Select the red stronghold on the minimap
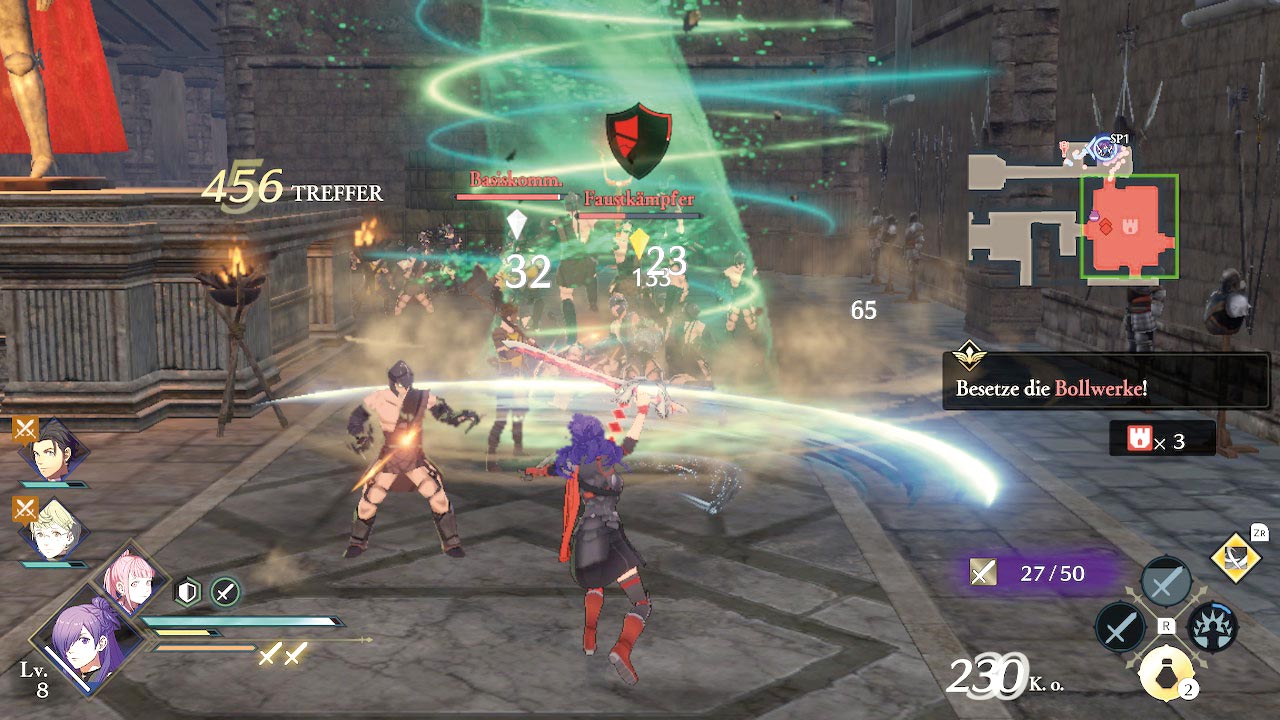1280x720 pixels. point(1129,227)
